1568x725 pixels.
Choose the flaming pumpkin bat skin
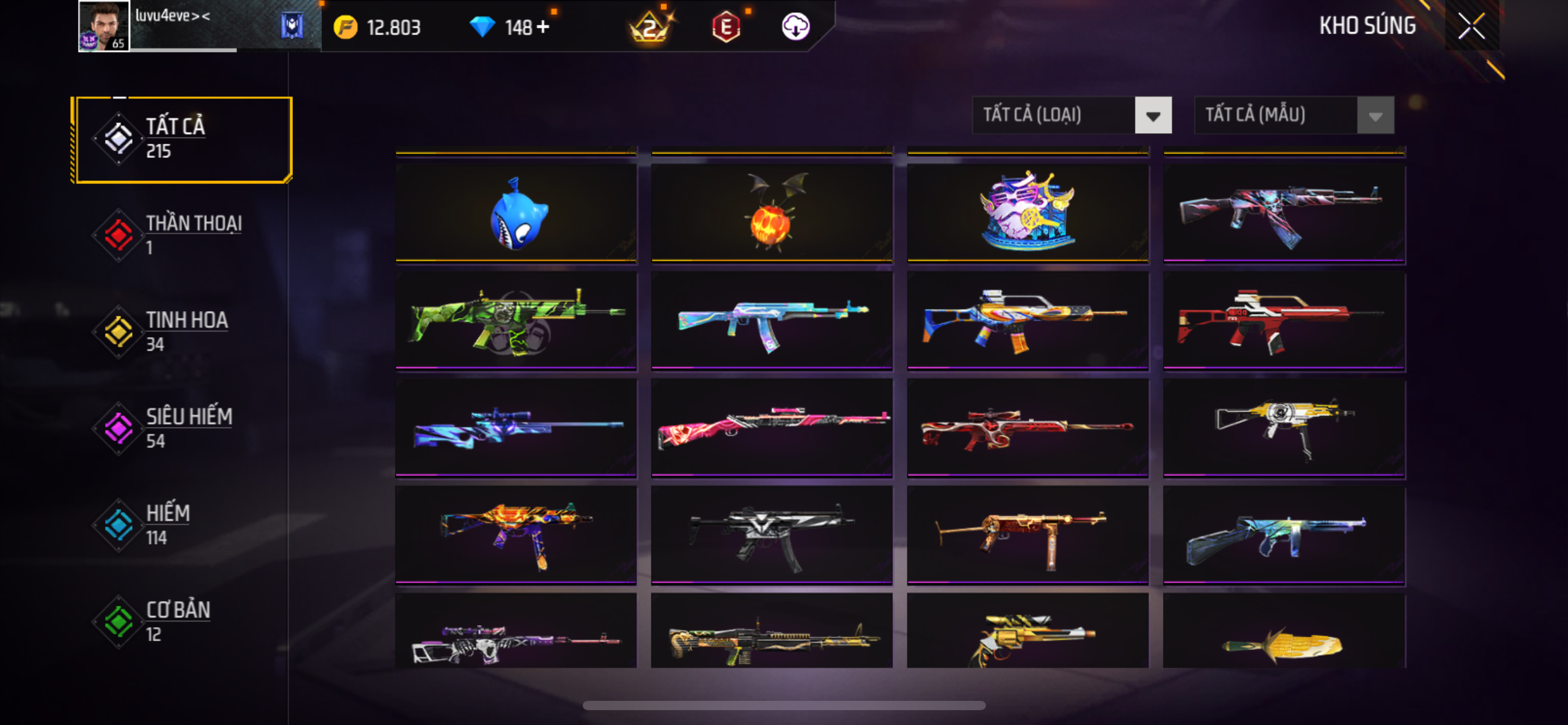pyautogui.click(x=772, y=213)
